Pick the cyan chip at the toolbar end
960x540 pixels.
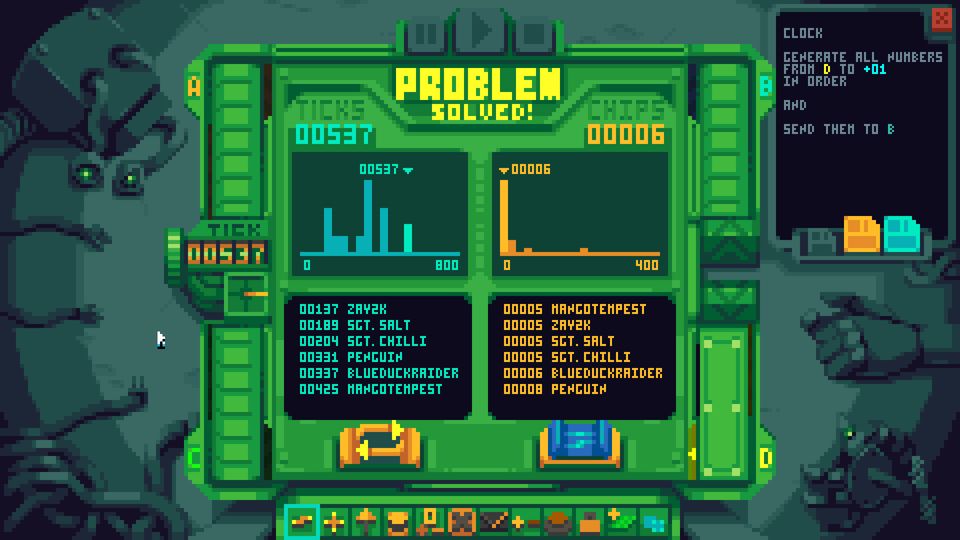coord(652,521)
